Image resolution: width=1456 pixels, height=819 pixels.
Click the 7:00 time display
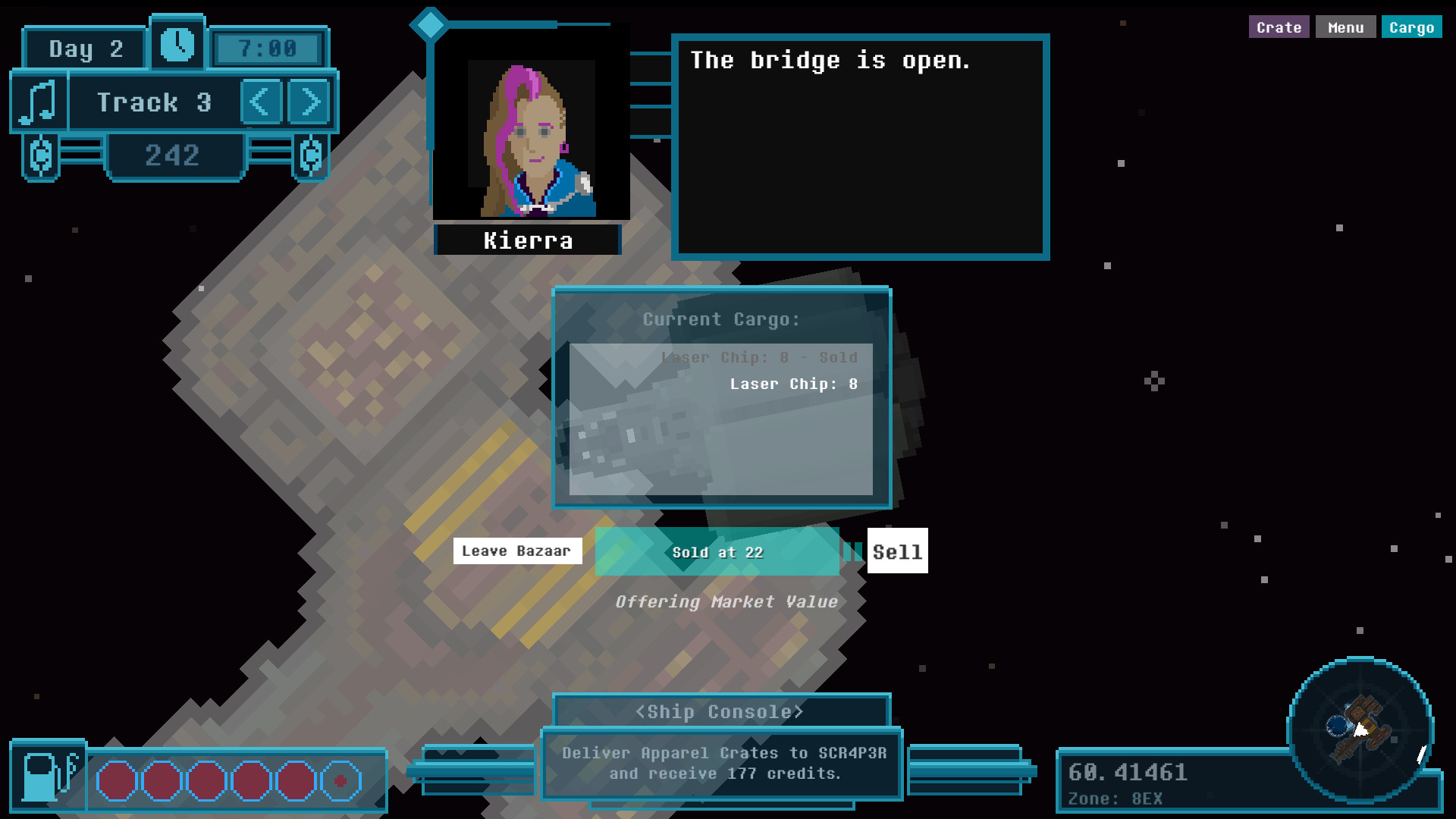click(x=267, y=47)
